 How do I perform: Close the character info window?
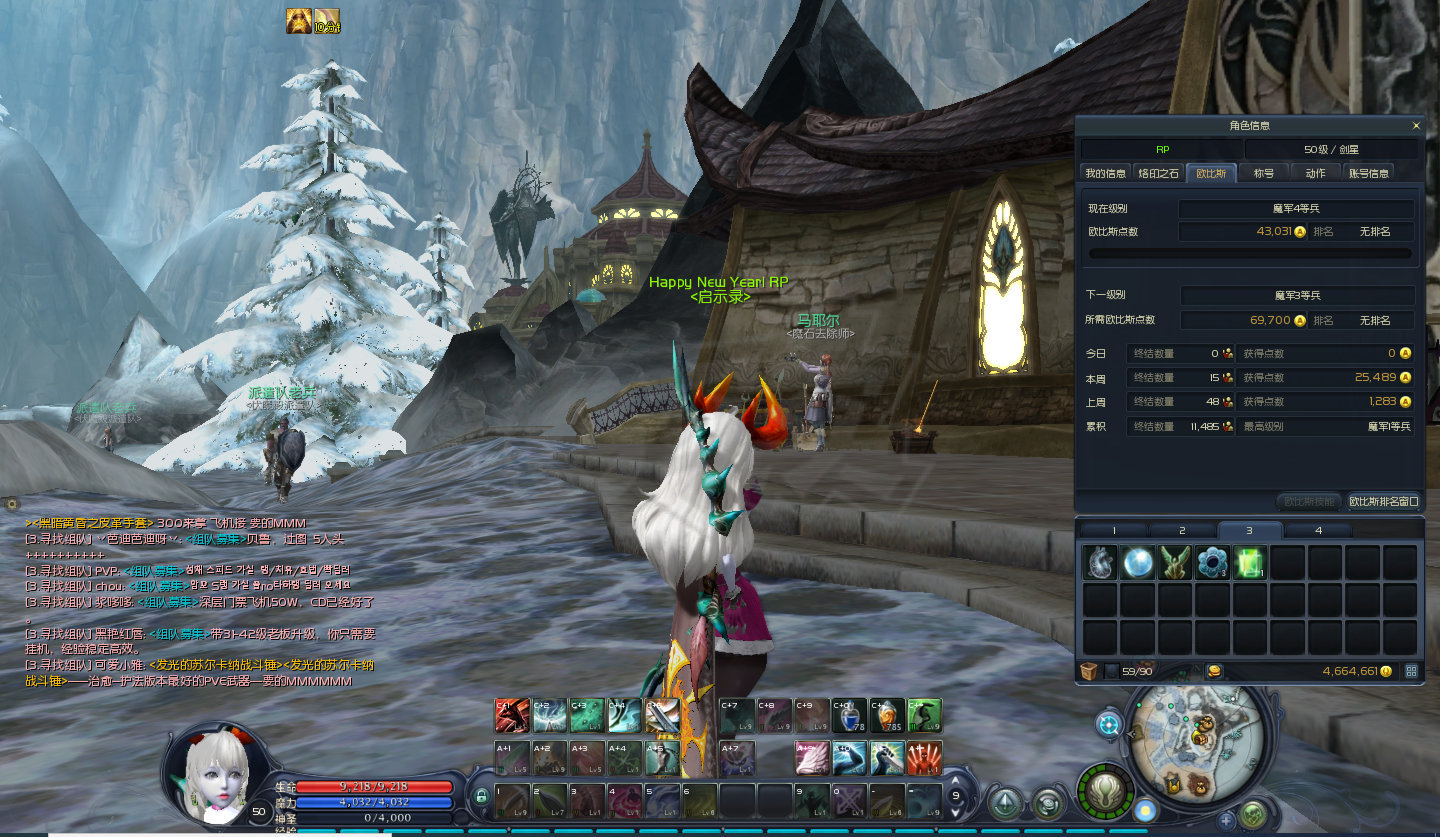1415,126
